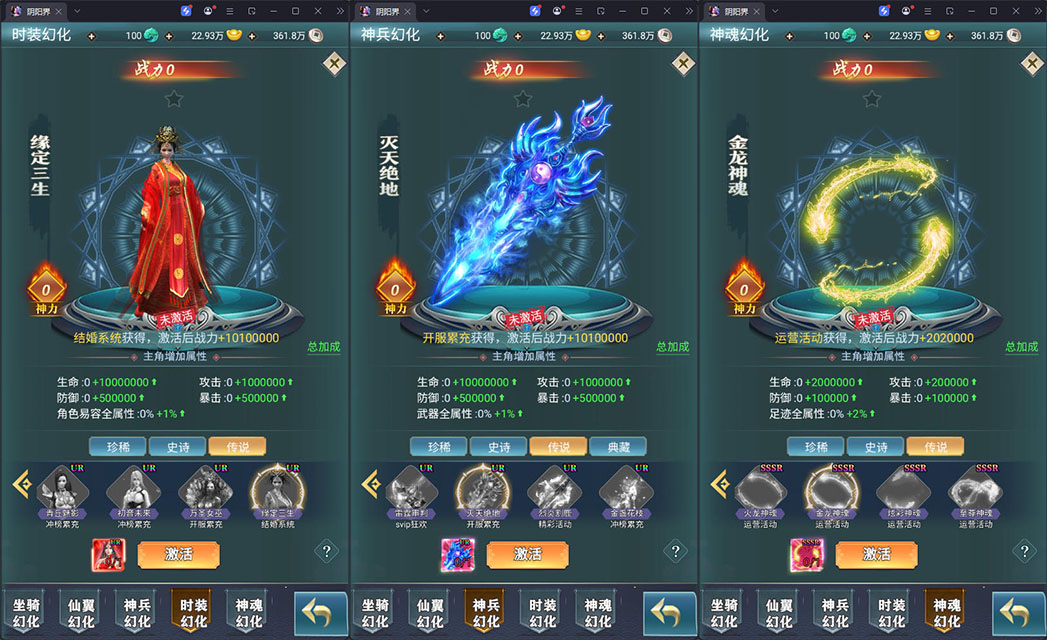Activate the 灭天绝地 weapon with 激活
This screenshot has width=1047, height=640.
(527, 554)
